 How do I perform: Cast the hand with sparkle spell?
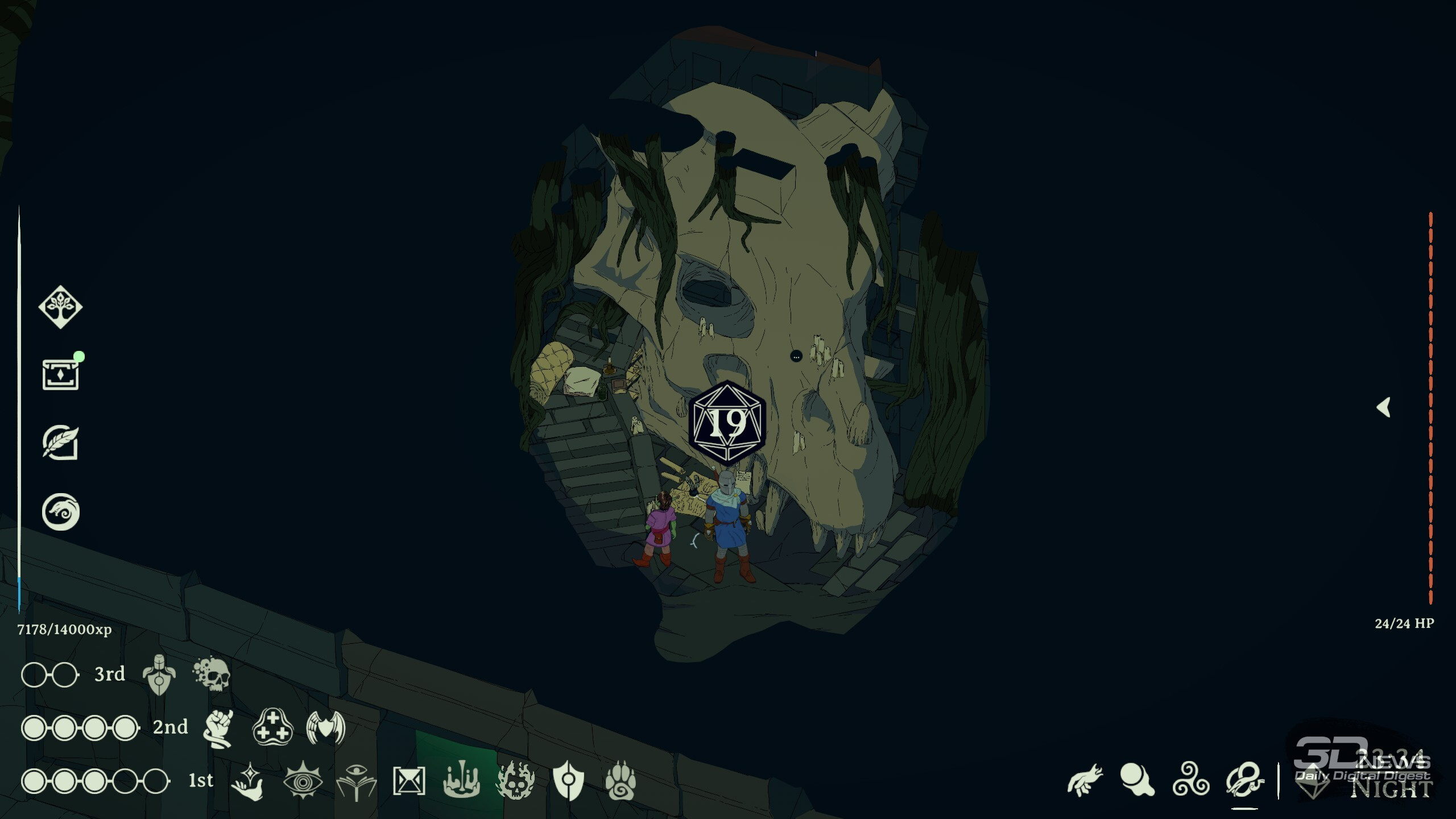click(249, 781)
